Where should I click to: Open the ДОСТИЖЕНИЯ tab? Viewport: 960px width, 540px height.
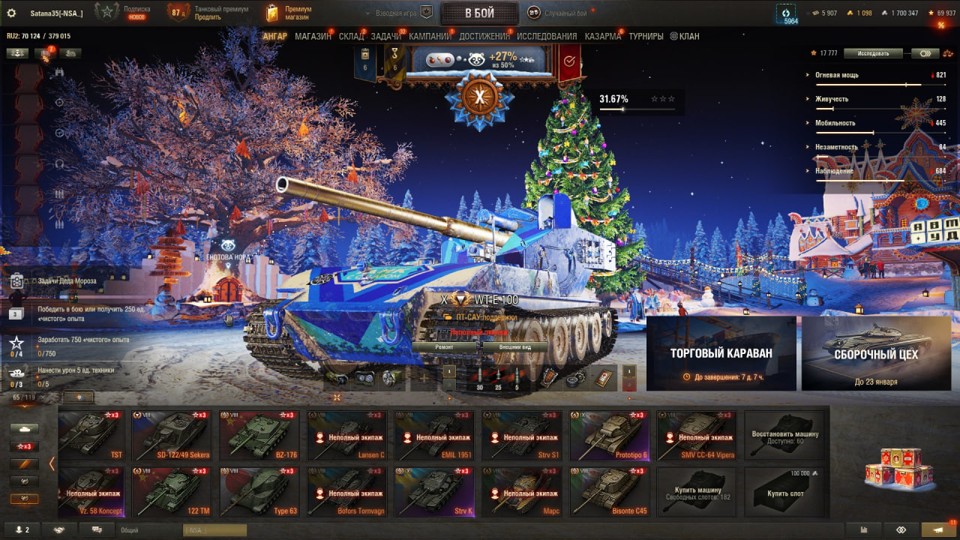coord(484,37)
